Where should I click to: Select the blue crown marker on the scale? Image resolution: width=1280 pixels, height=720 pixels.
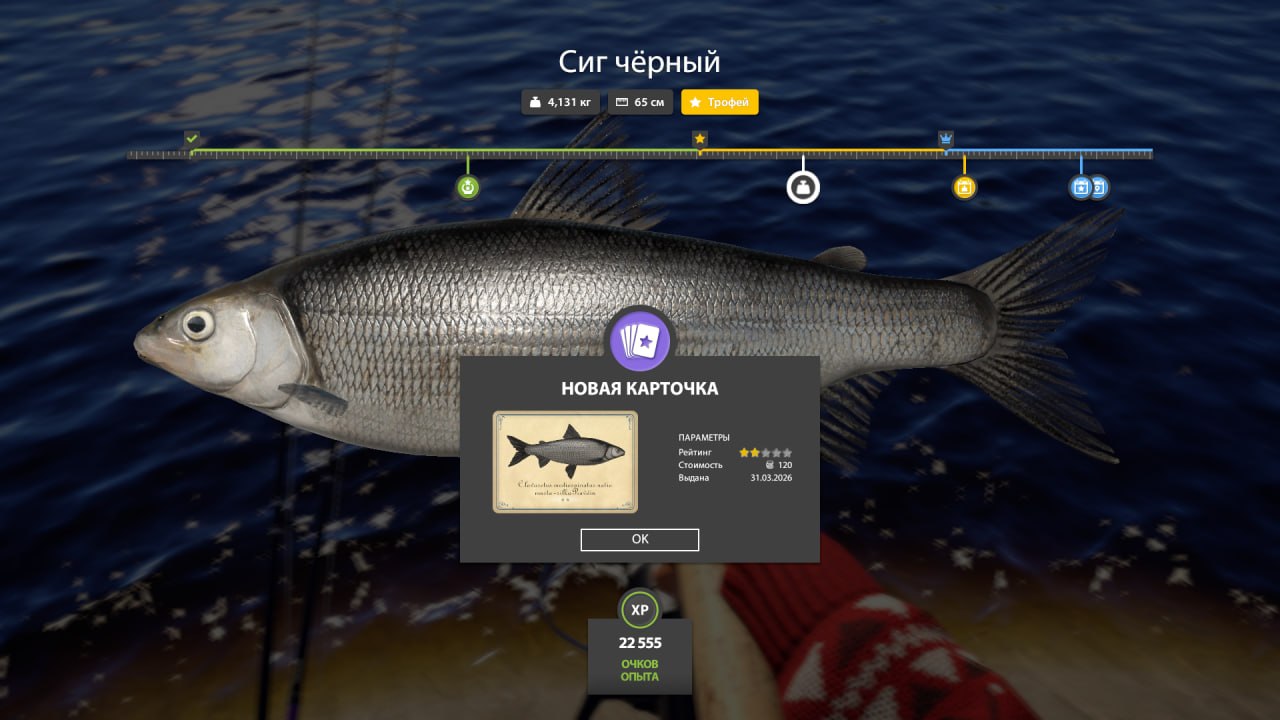coord(946,138)
